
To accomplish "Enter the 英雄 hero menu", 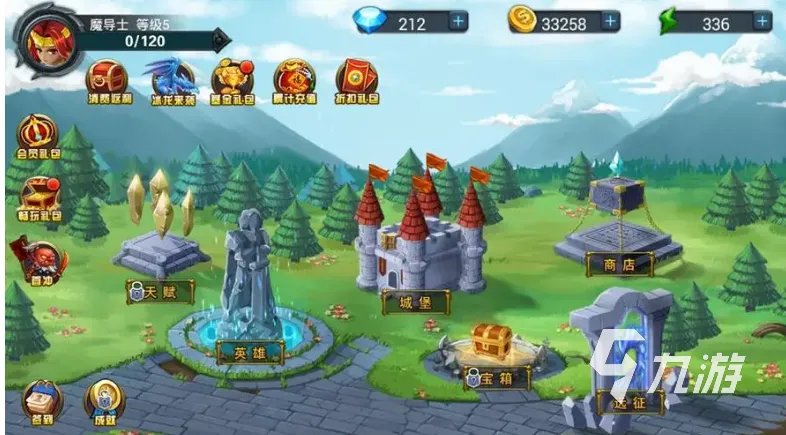I will coord(250,352).
